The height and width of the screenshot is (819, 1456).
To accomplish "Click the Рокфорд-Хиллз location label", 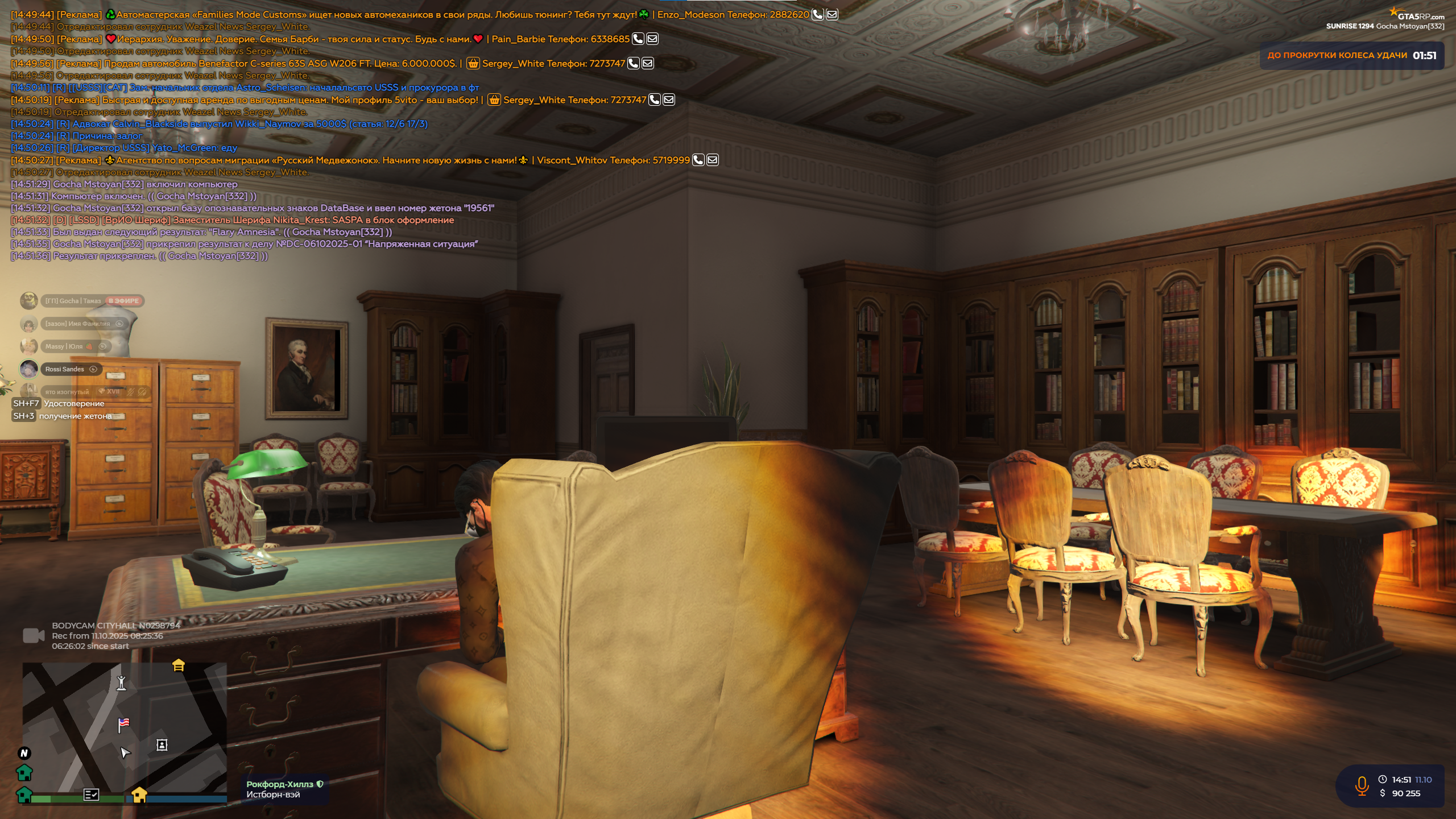I will [280, 784].
